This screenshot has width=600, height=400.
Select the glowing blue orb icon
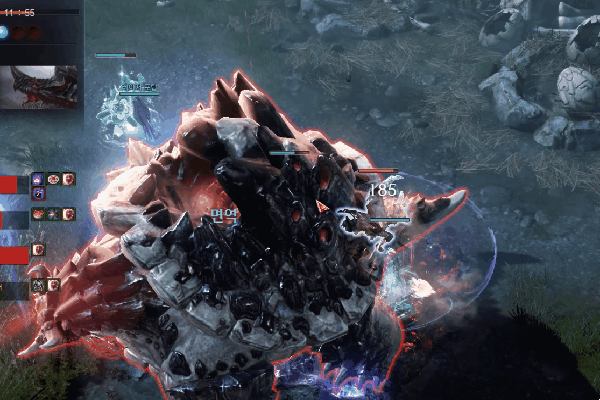(x=4, y=33)
